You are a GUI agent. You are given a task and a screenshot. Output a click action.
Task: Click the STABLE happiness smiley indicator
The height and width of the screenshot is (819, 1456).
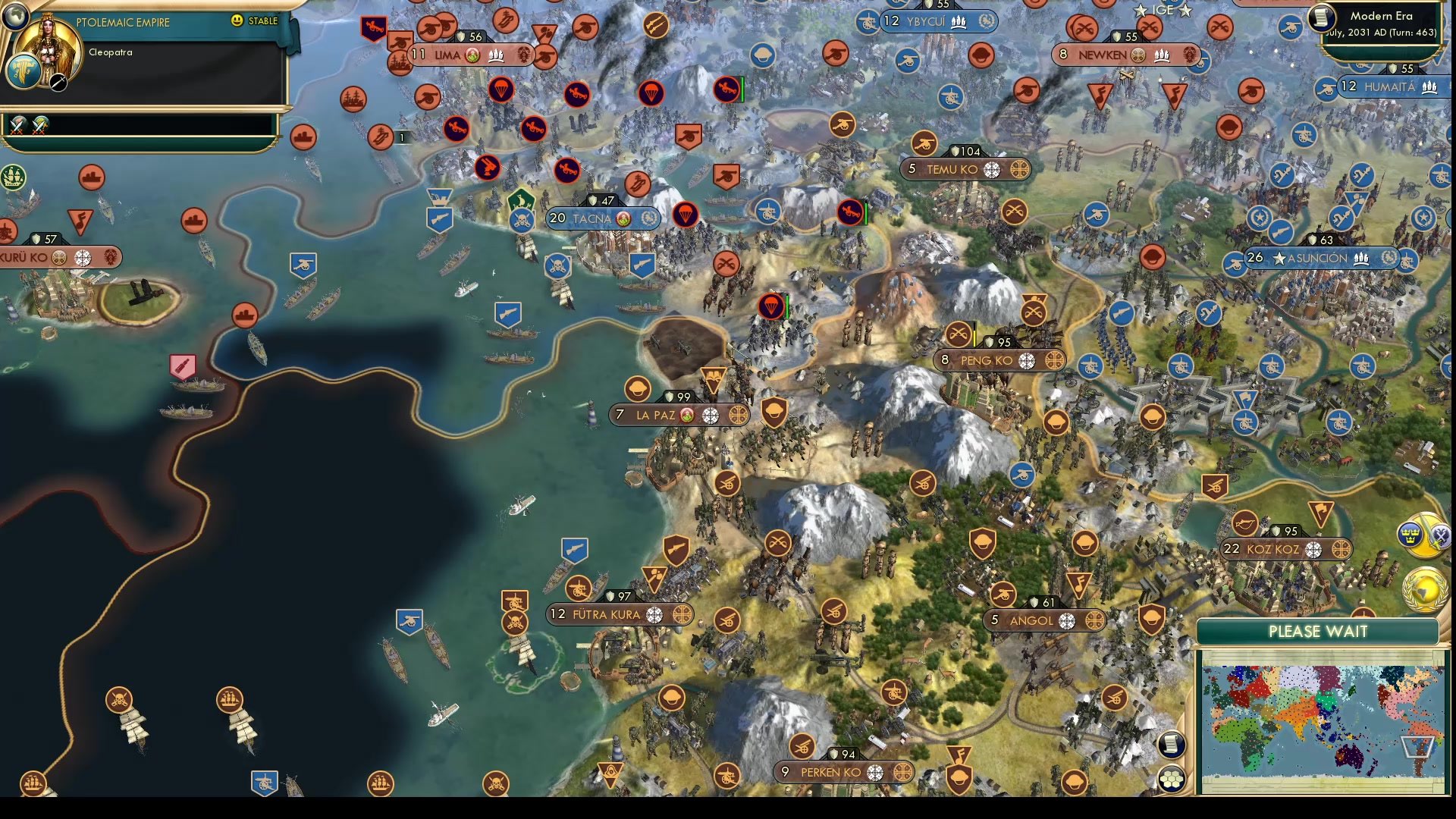237,21
